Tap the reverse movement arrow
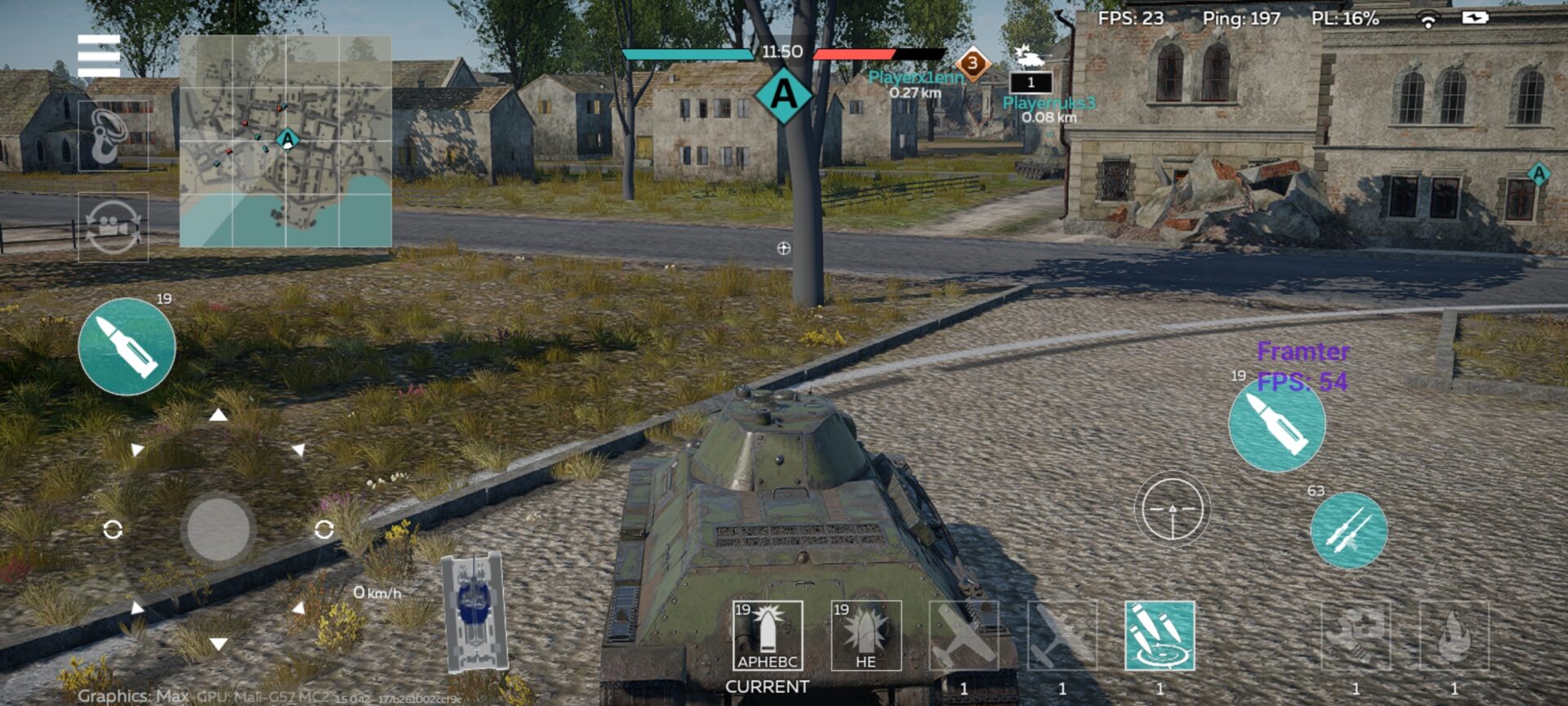This screenshot has width=1568, height=706. click(x=218, y=644)
